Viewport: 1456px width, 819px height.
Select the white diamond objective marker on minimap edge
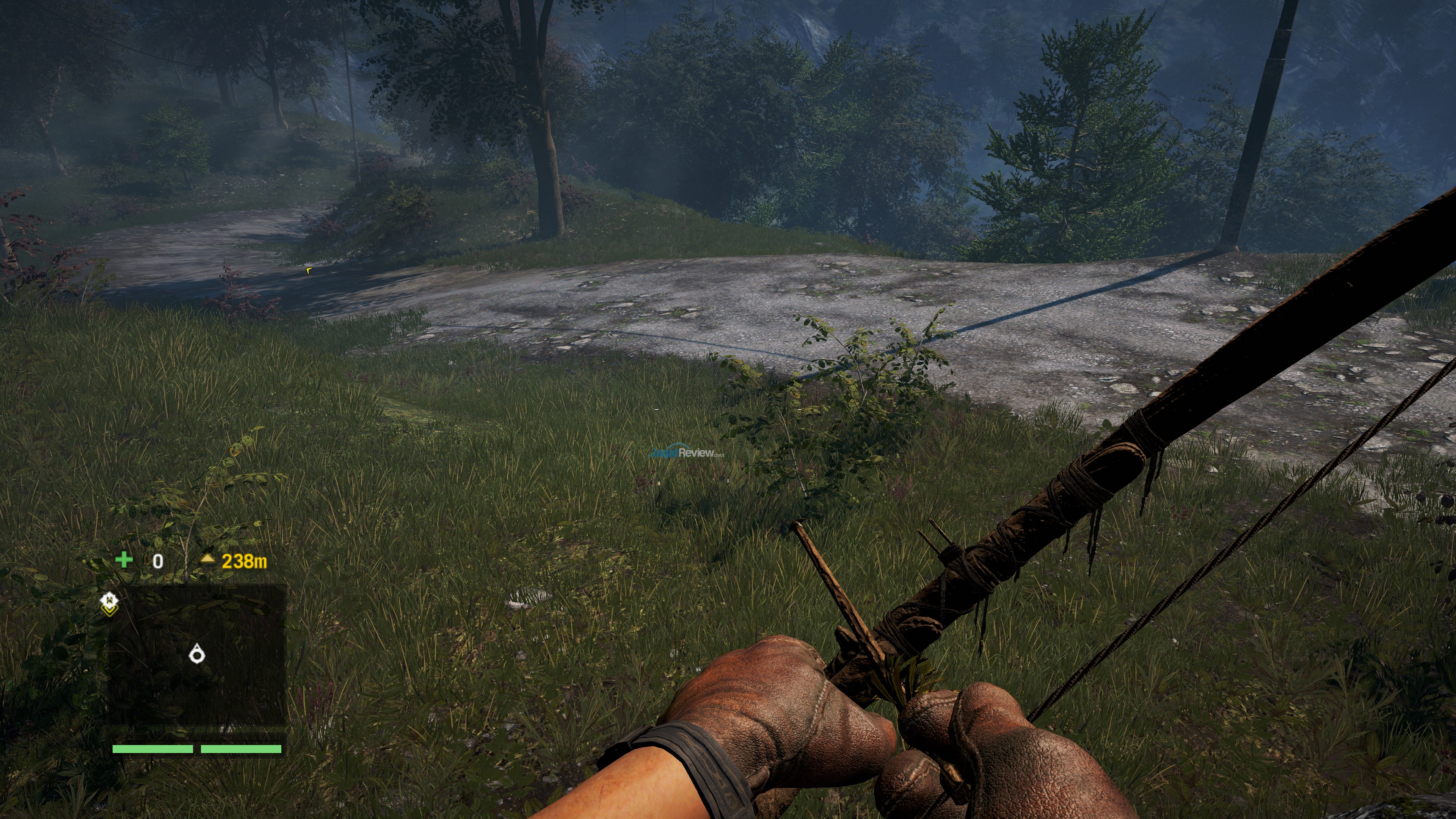point(109,600)
